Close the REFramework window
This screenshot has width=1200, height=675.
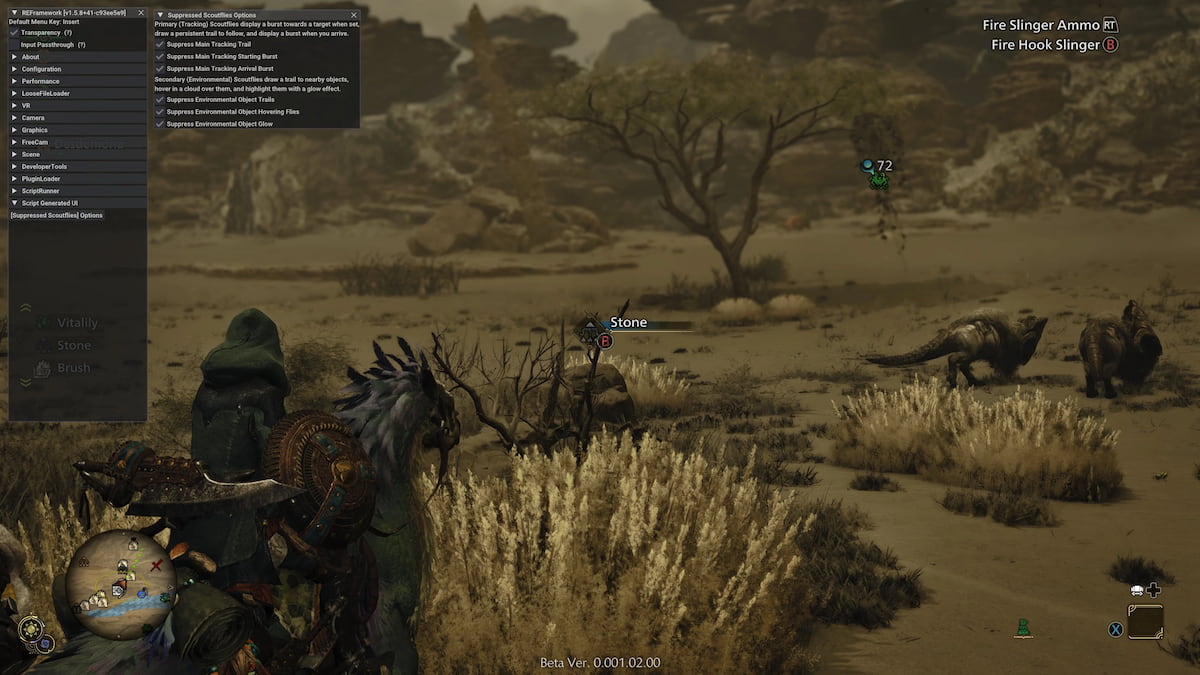(141, 12)
